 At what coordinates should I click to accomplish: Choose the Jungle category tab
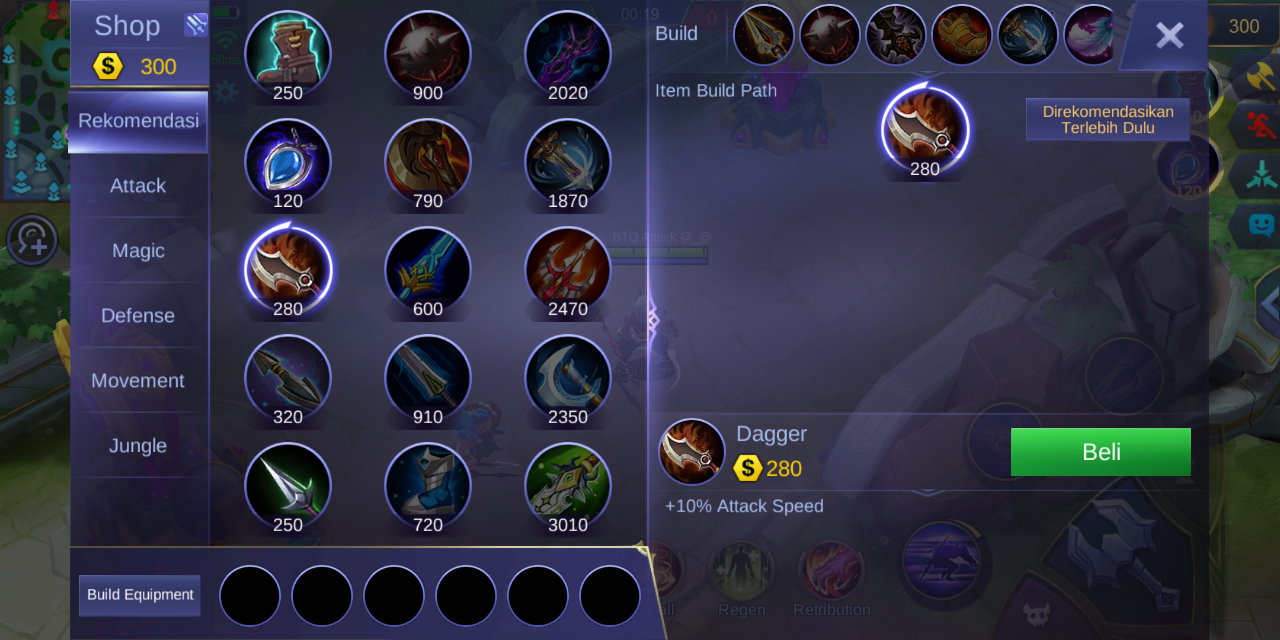point(138,446)
